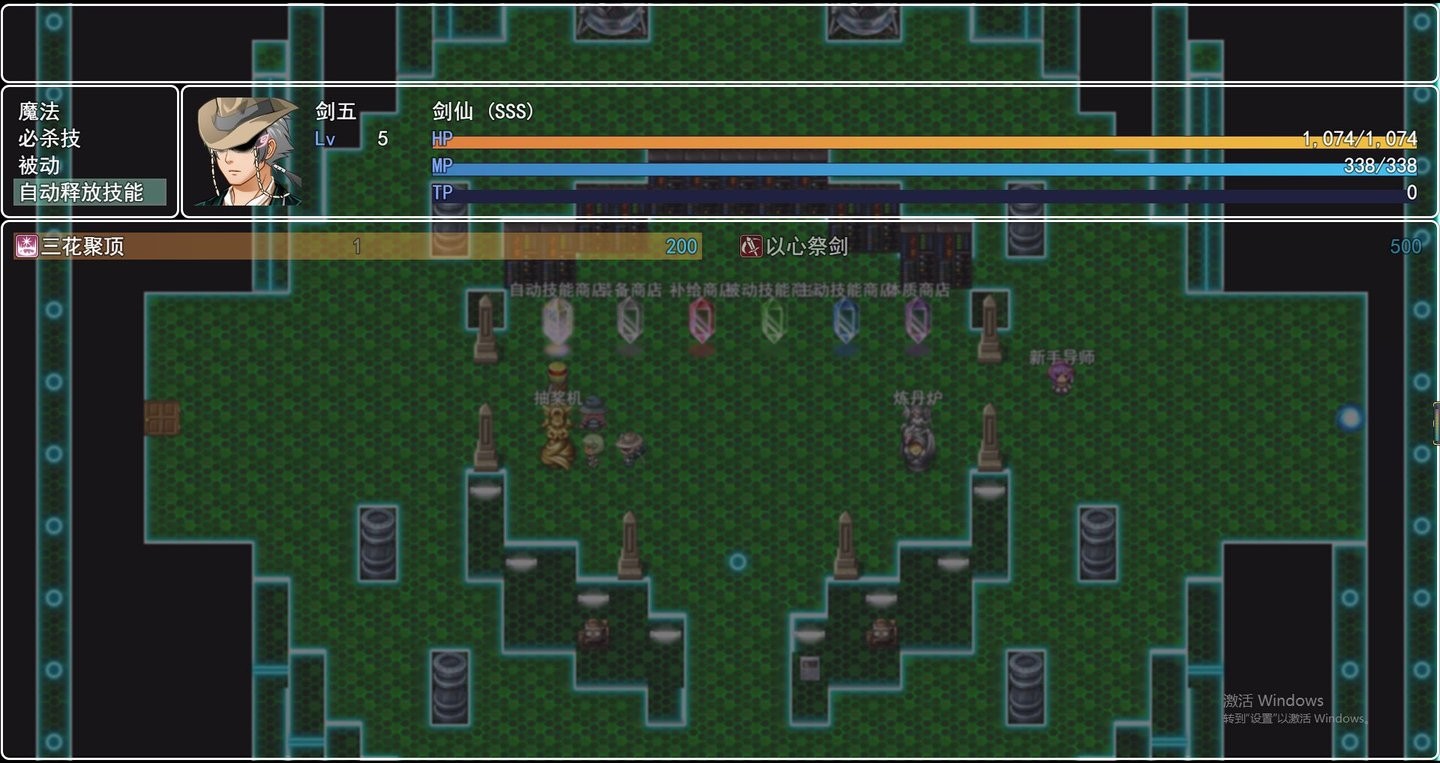Screen dimensions: 1440x763
Task: Click 剑五's character portrait
Action: point(248,152)
